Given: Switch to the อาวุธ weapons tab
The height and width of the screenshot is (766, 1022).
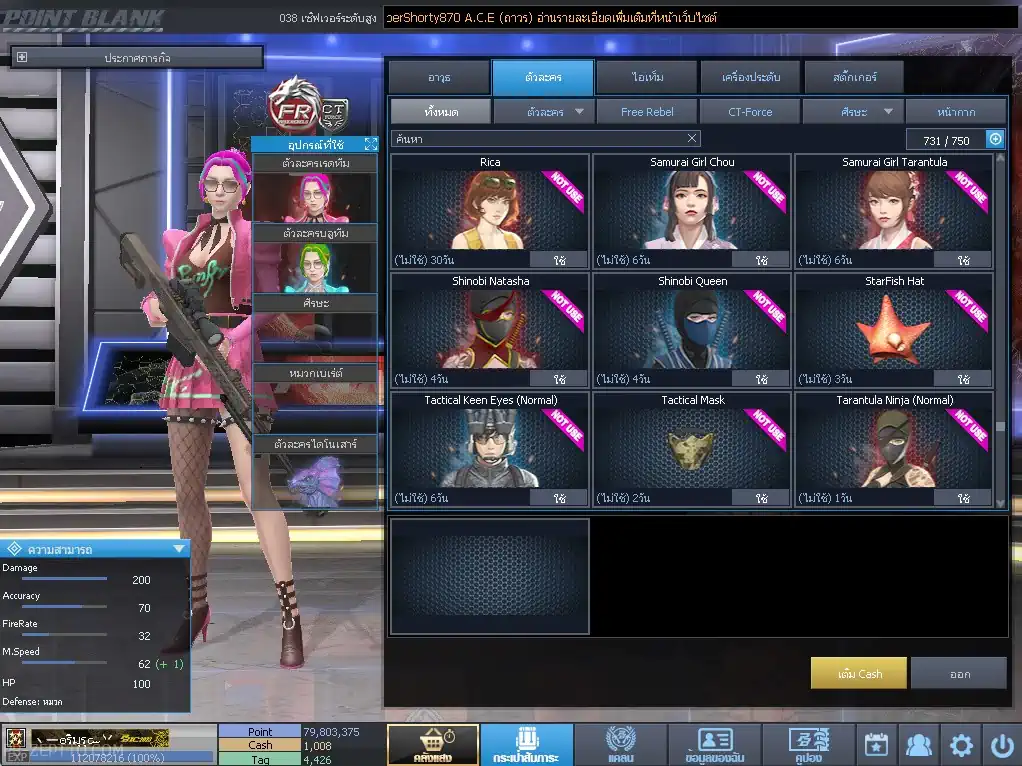Looking at the screenshot, I should tap(438, 77).
